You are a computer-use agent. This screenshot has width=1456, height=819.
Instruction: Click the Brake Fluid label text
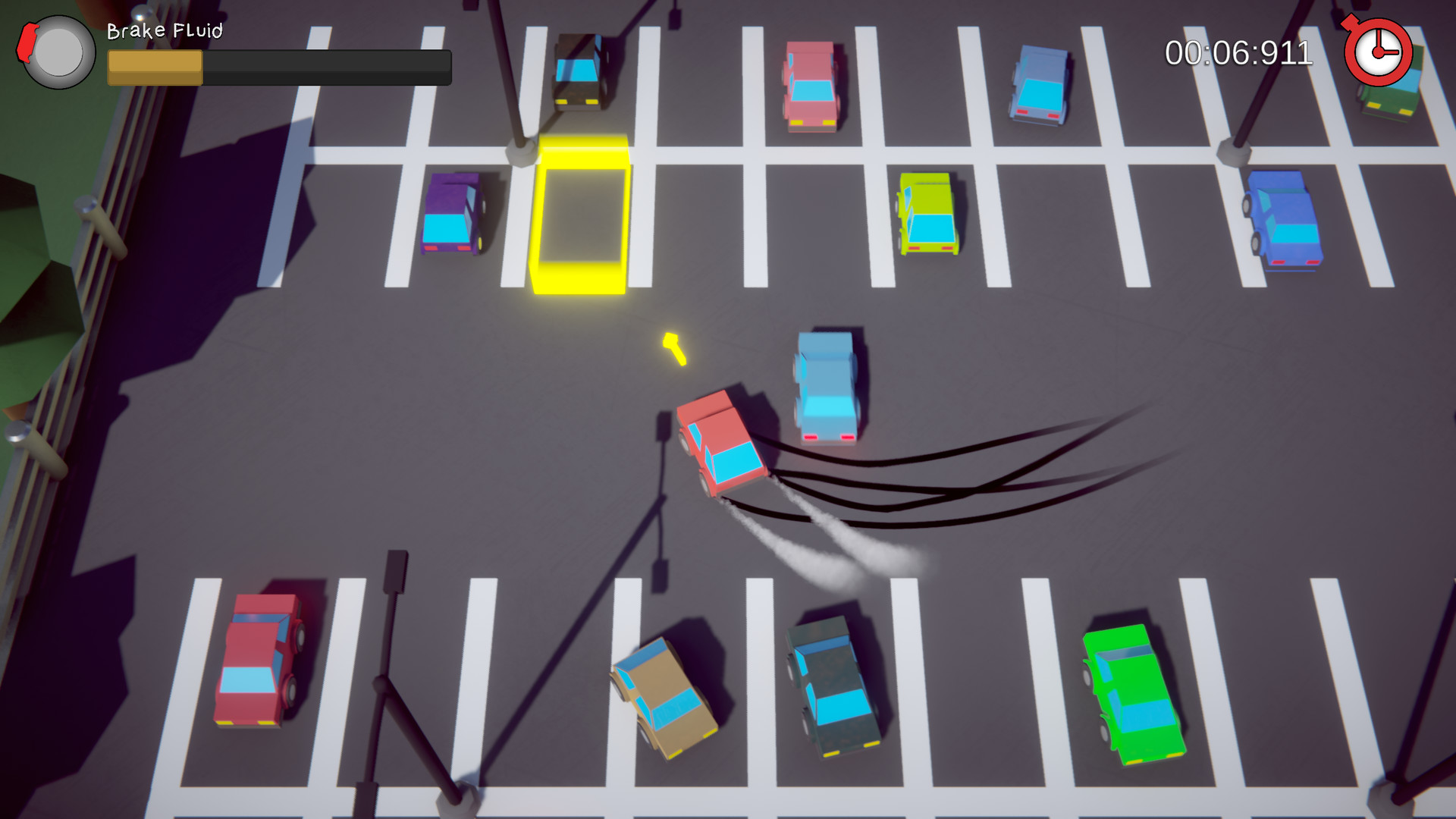(163, 32)
